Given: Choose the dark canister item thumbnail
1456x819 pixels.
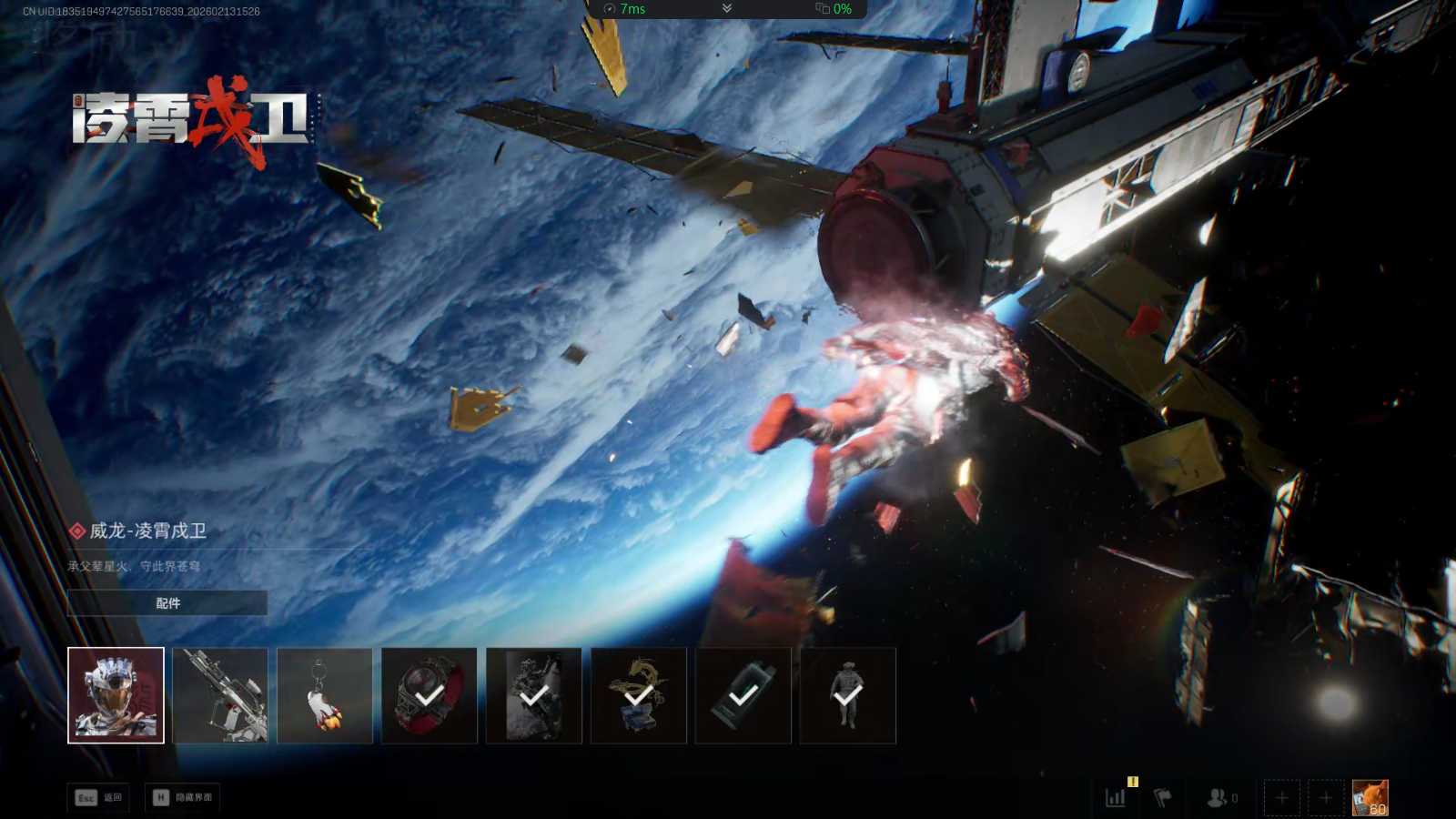Looking at the screenshot, I should click(x=743, y=695).
